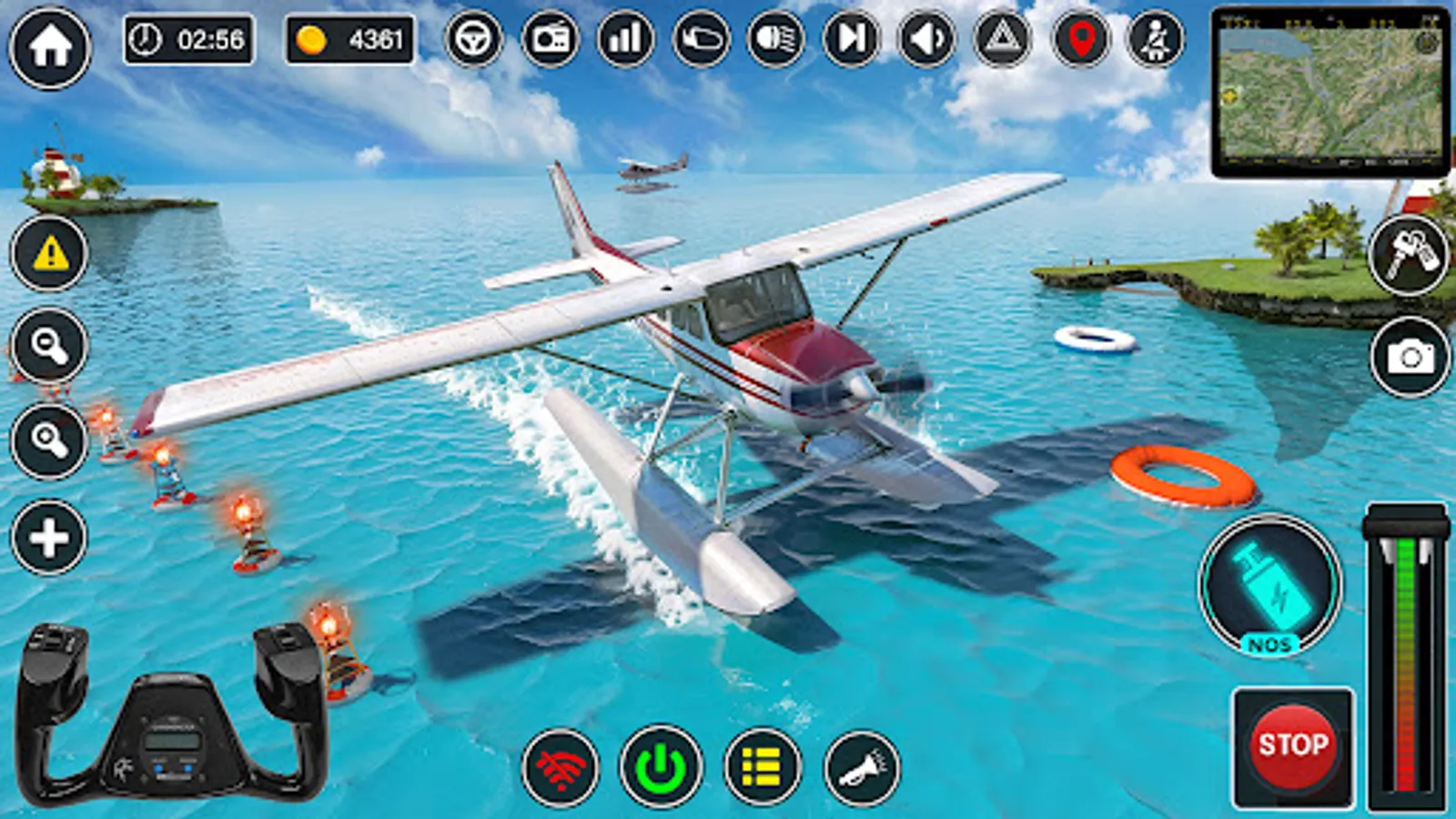Tap the location pin marker icon
Image resolution: width=1456 pixels, height=819 pixels.
[1077, 40]
